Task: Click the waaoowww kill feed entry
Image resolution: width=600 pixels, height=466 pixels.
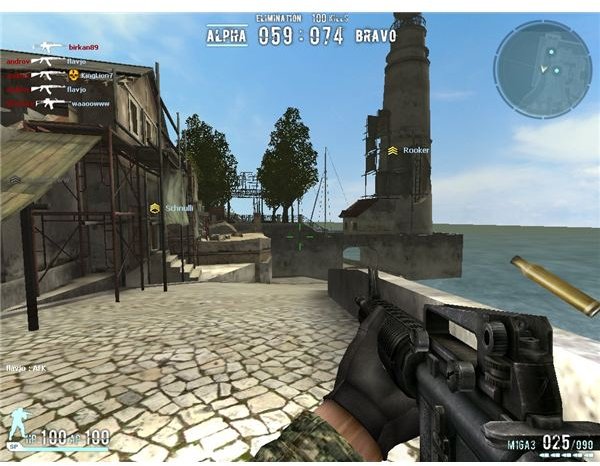Action: (90, 103)
